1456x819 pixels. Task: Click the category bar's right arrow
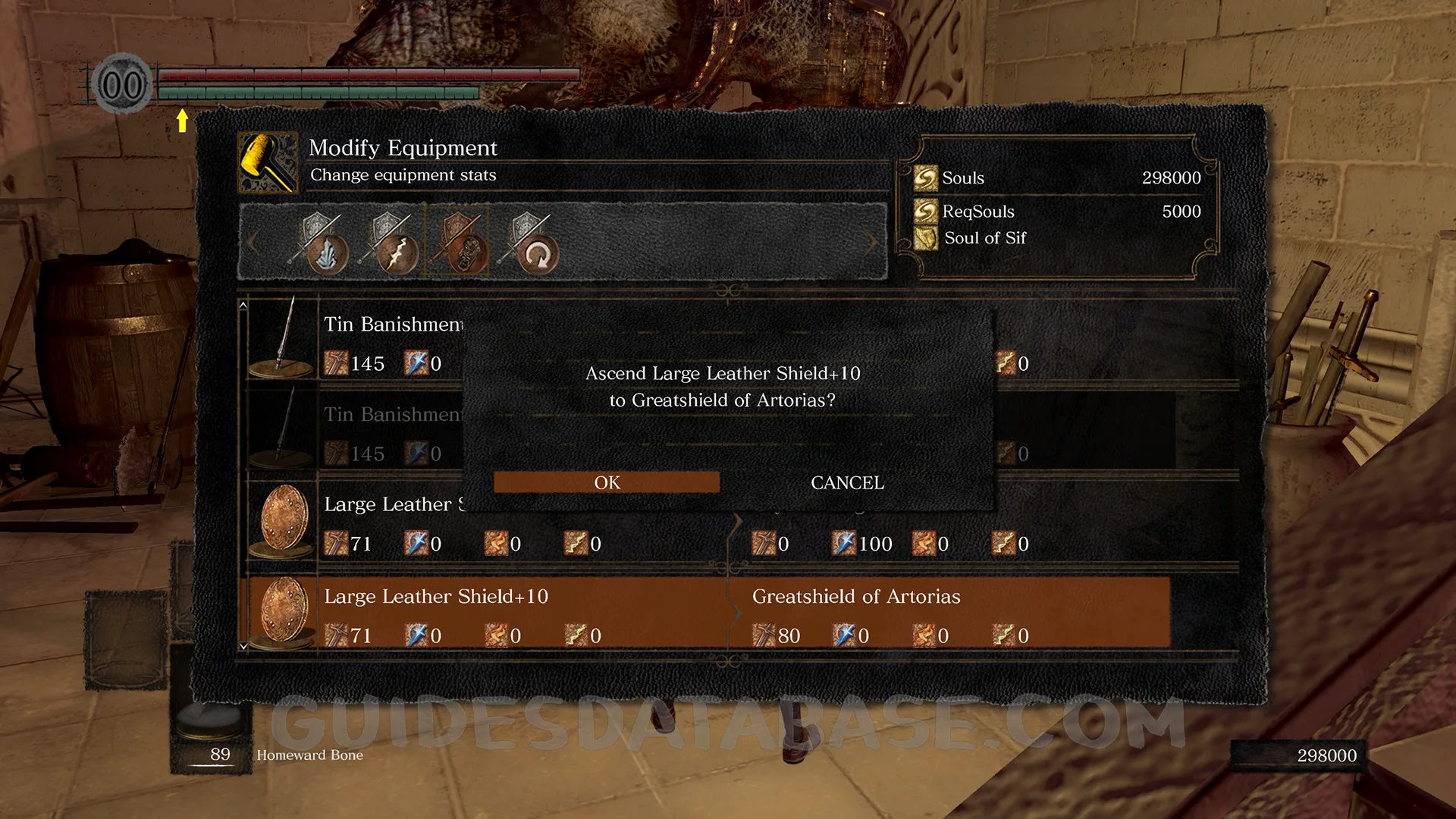872,243
